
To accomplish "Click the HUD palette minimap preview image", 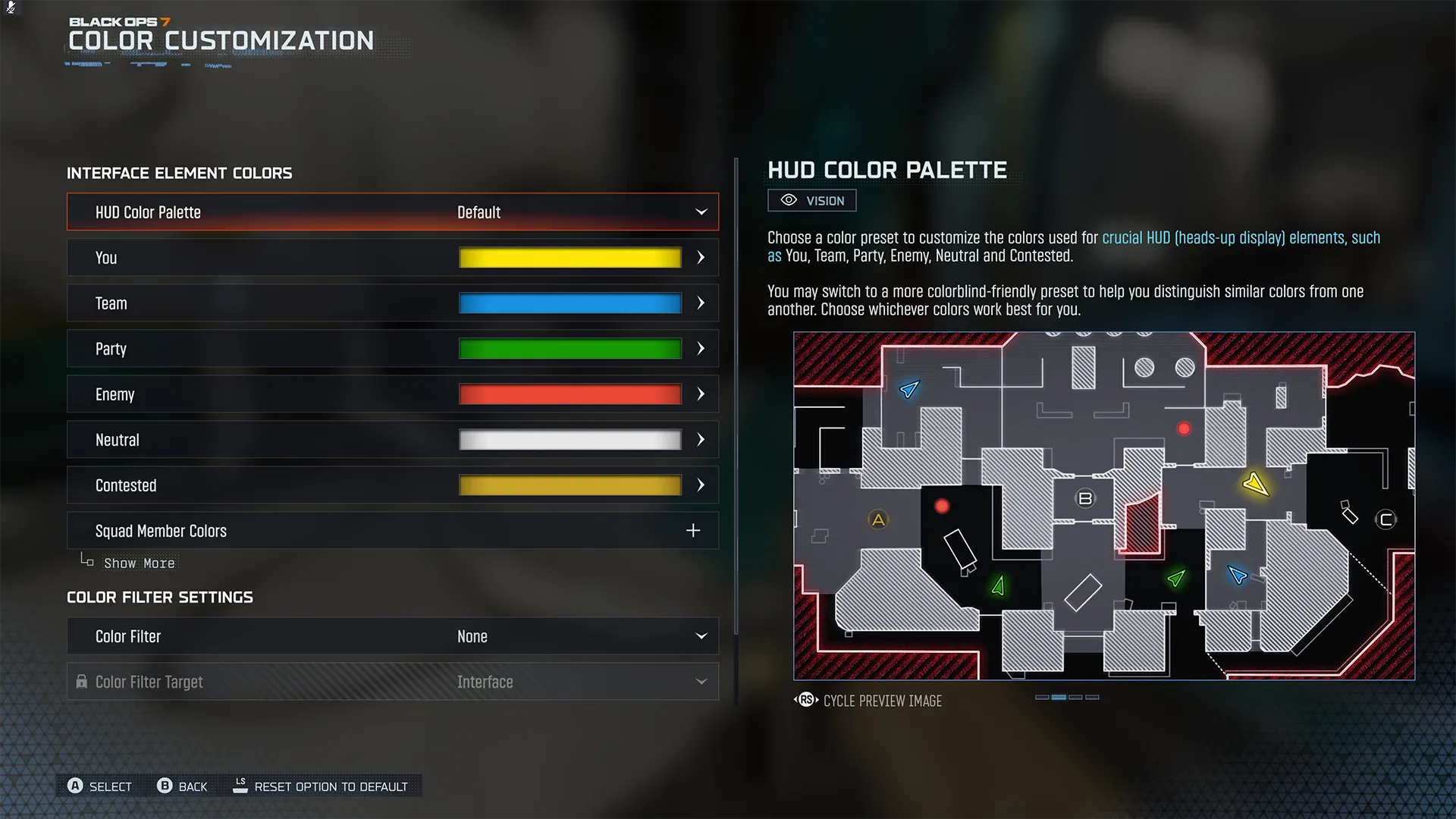I will pyautogui.click(x=1103, y=506).
